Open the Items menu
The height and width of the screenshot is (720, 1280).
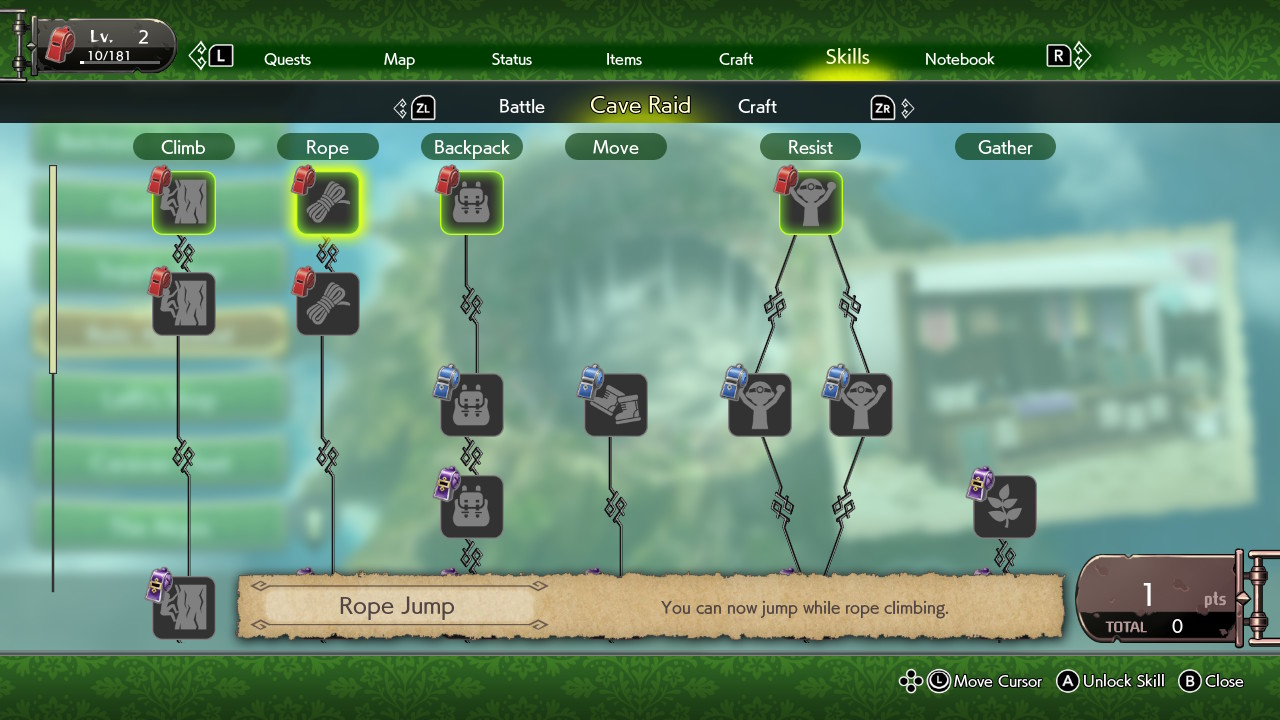[x=623, y=59]
